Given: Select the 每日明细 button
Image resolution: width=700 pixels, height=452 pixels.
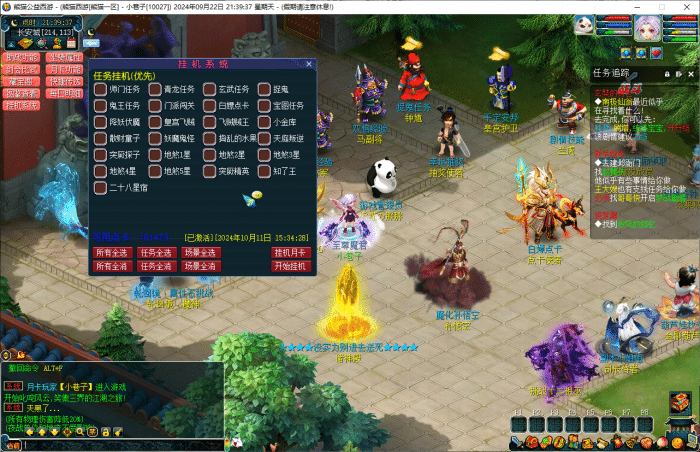Looking at the screenshot, I should [65, 93].
